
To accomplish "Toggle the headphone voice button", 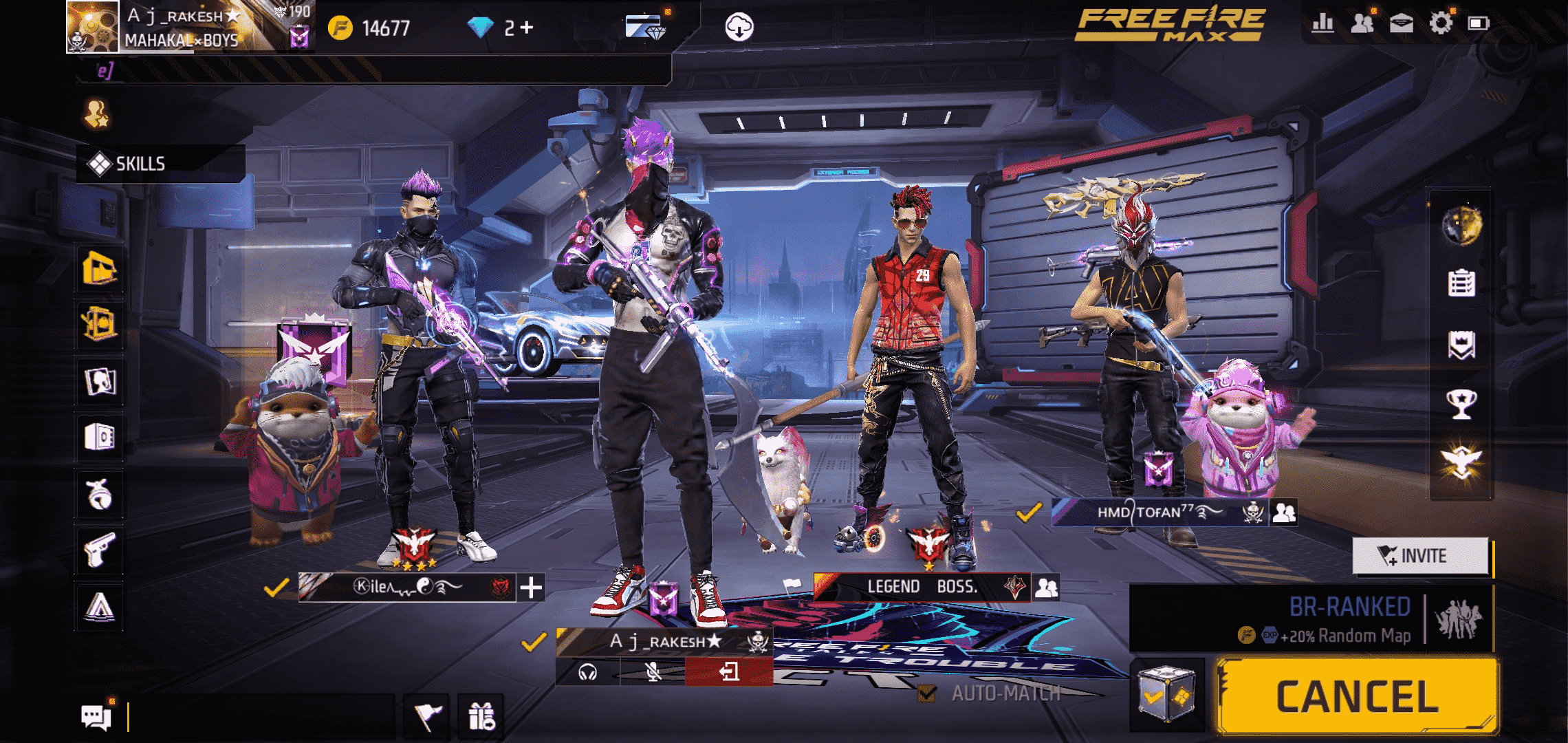I will pyautogui.click(x=588, y=671).
